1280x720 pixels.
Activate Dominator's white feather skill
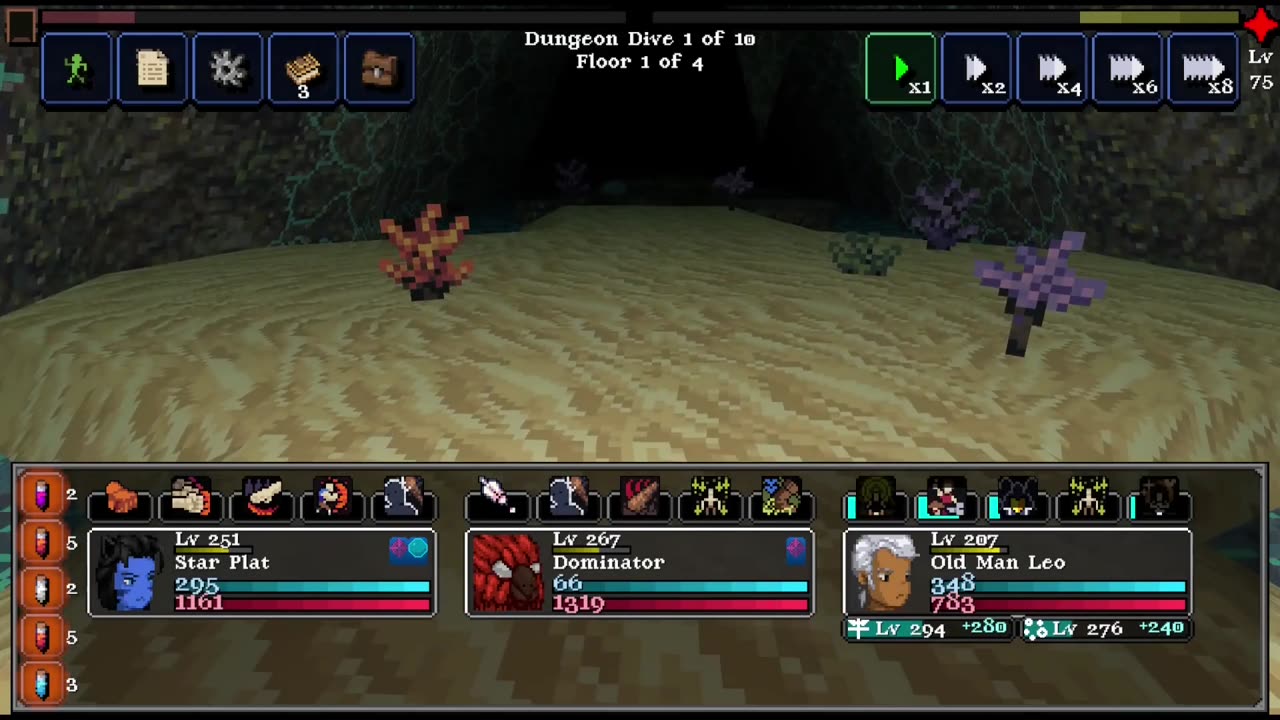point(497,497)
